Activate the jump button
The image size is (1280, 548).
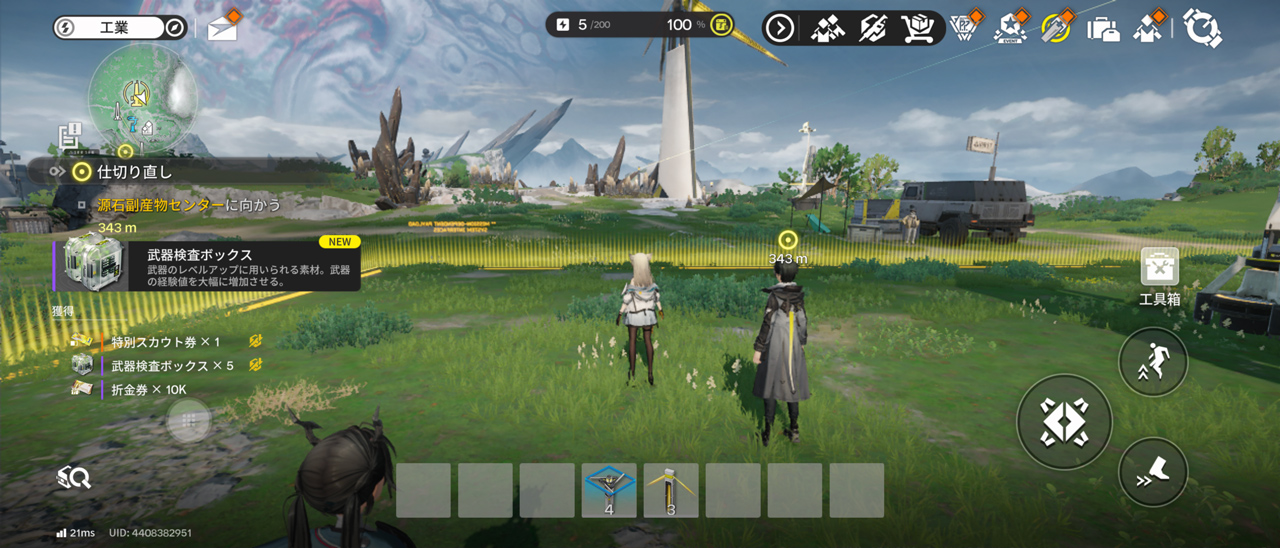pyautogui.click(x=1153, y=362)
